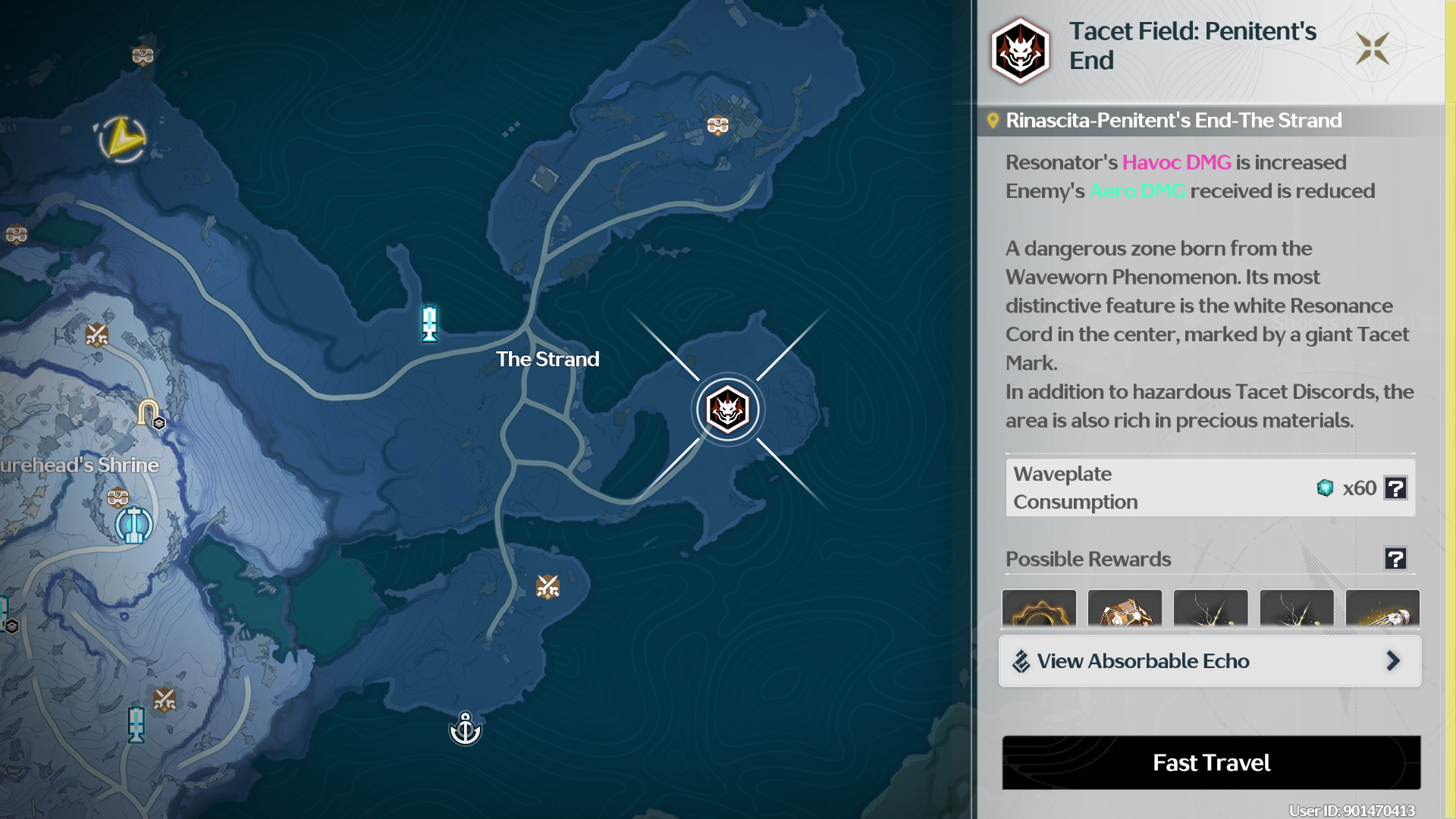The height and width of the screenshot is (819, 1456).
Task: Inspect the first gear-shaped reward thumbnail
Action: coord(1039,609)
